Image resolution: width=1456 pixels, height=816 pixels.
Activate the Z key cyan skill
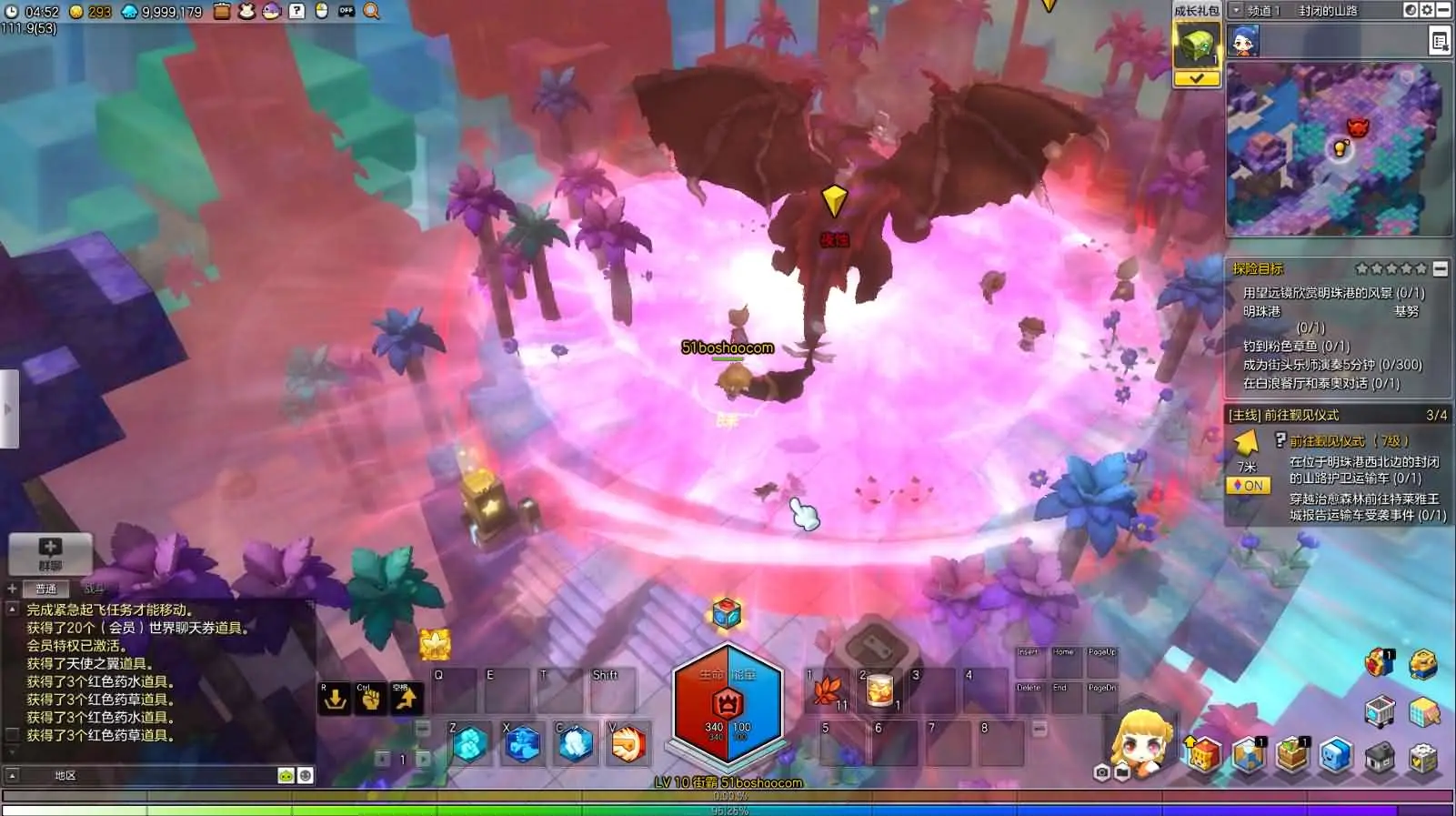[470, 744]
